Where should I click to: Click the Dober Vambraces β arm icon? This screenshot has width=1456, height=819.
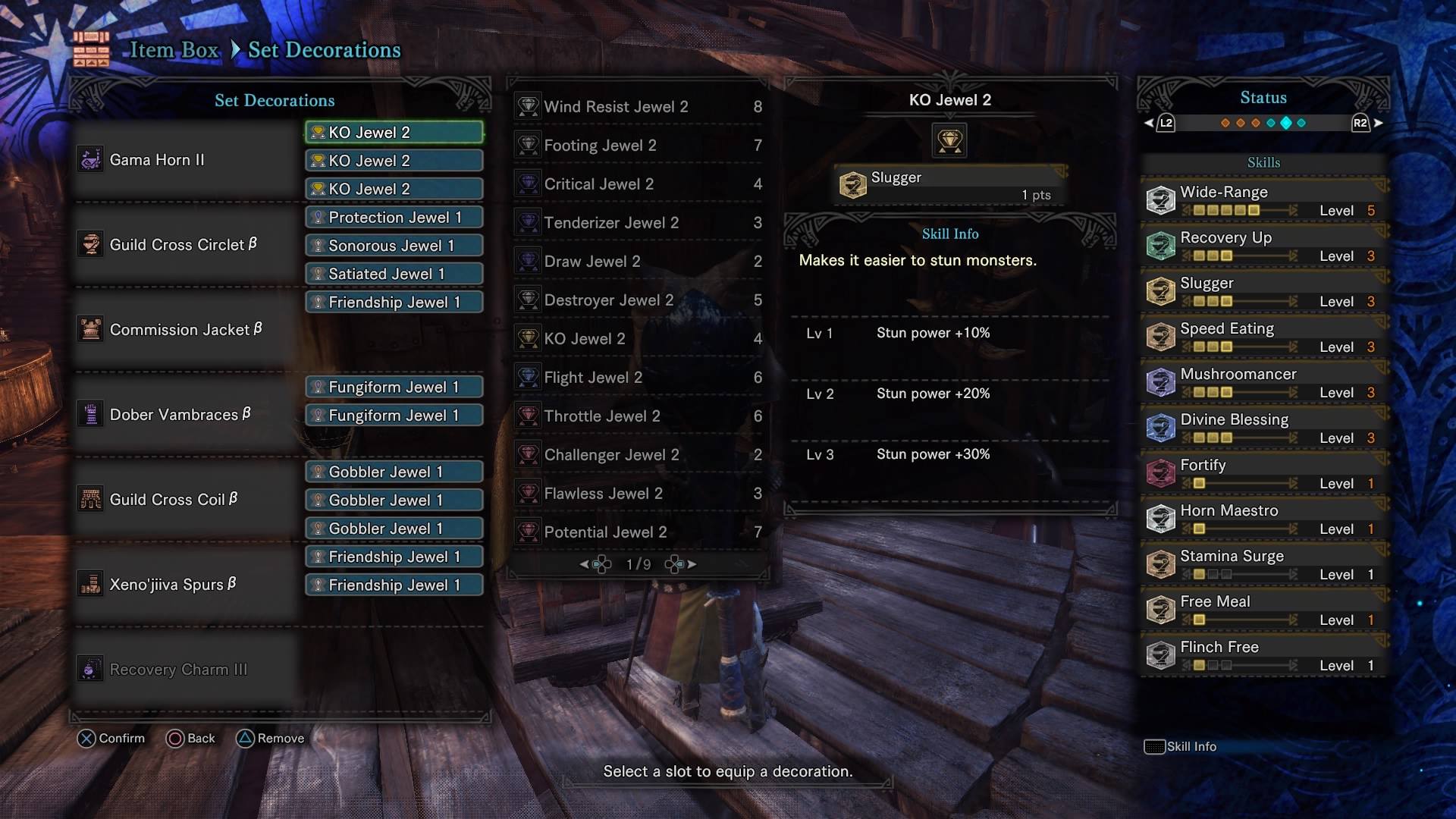[x=89, y=414]
